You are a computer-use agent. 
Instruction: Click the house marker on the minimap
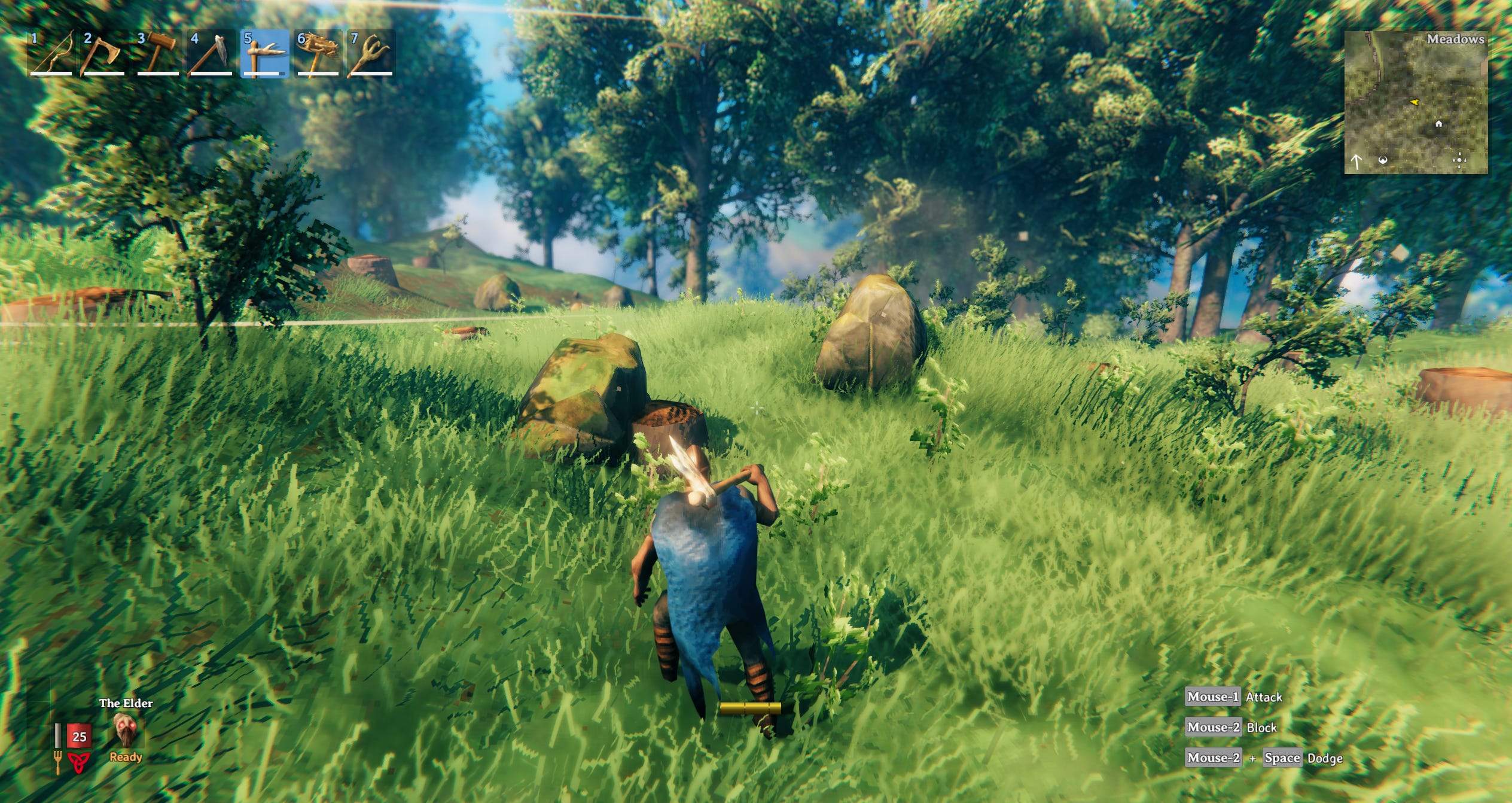1438,124
